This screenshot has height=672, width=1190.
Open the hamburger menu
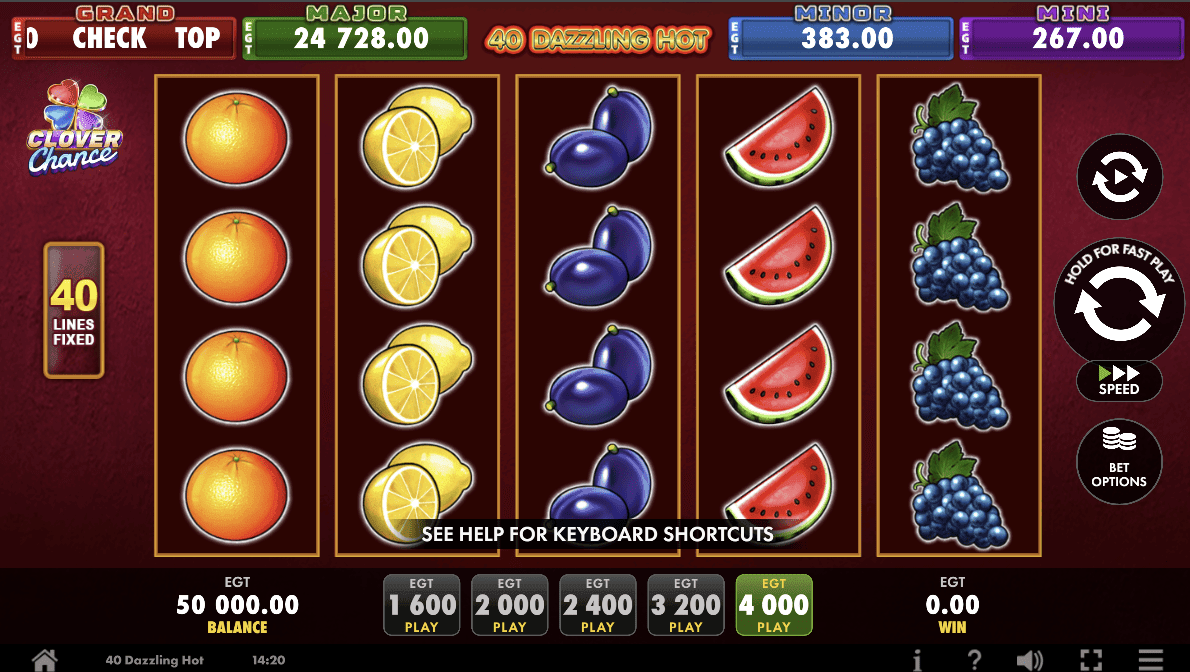coord(1152,660)
